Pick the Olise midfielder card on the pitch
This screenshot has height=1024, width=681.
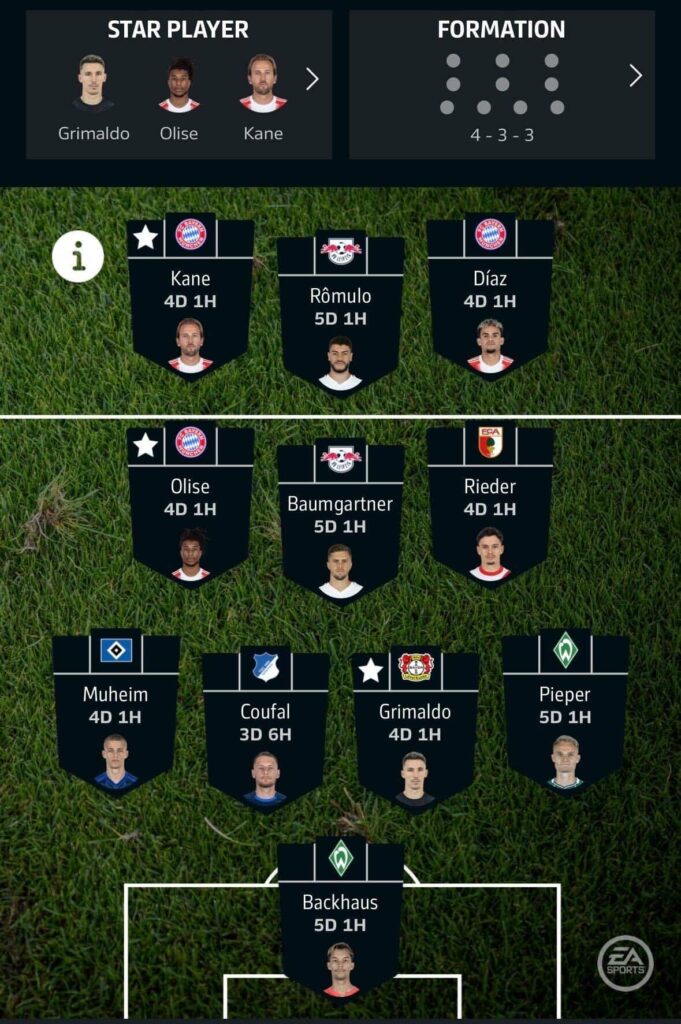coord(190,505)
